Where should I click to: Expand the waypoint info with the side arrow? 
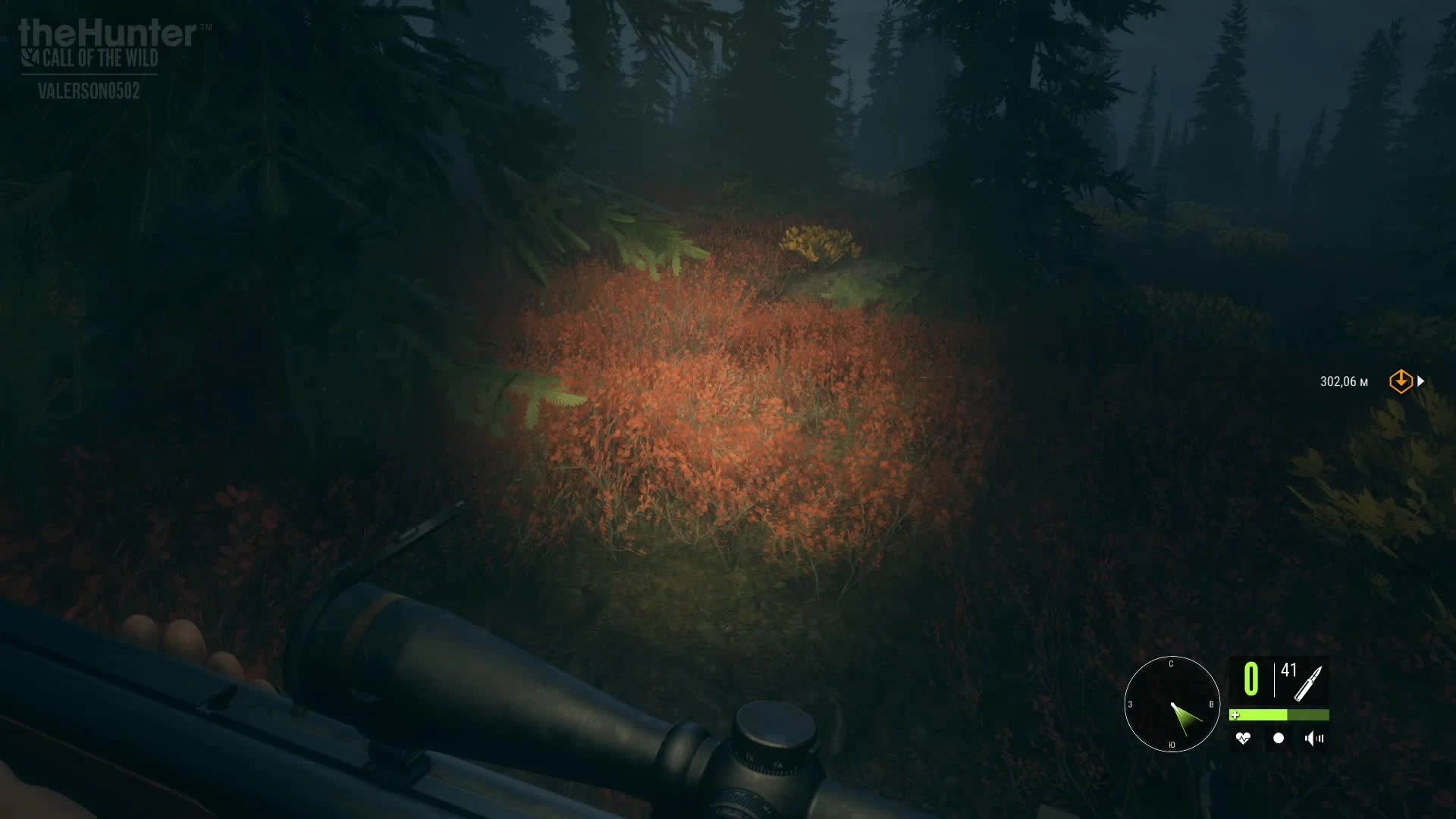pyautogui.click(x=1420, y=381)
